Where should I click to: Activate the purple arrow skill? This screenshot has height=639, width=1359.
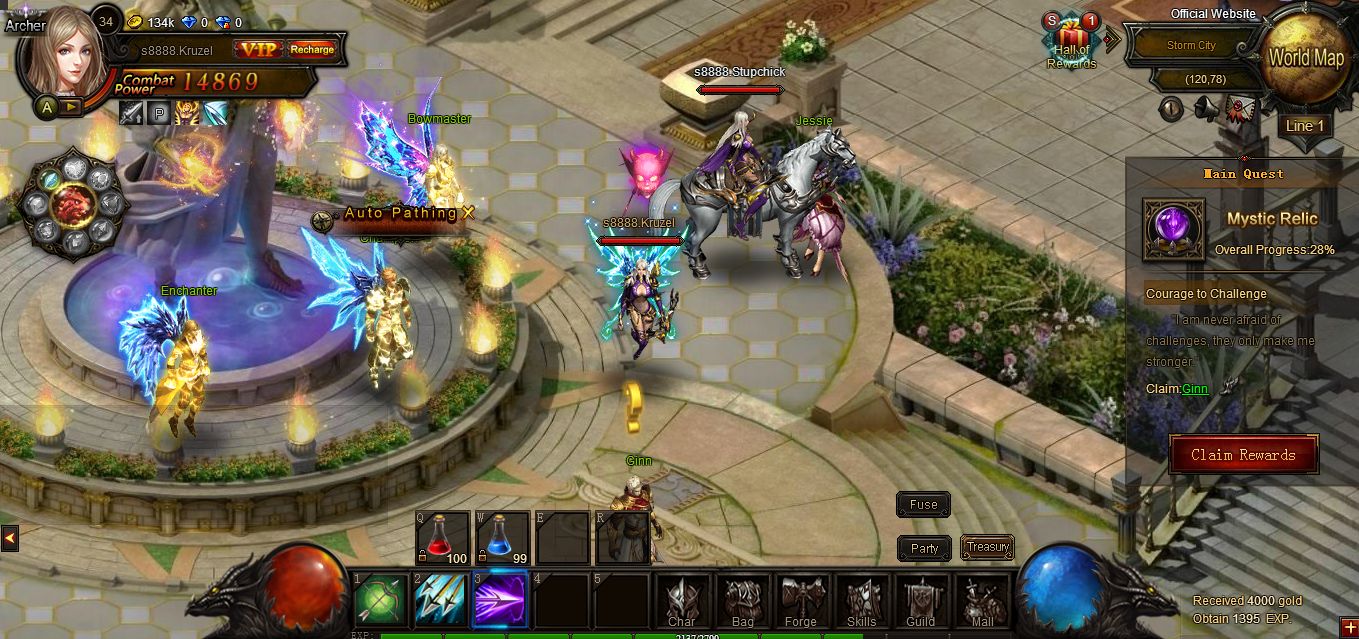pos(501,601)
